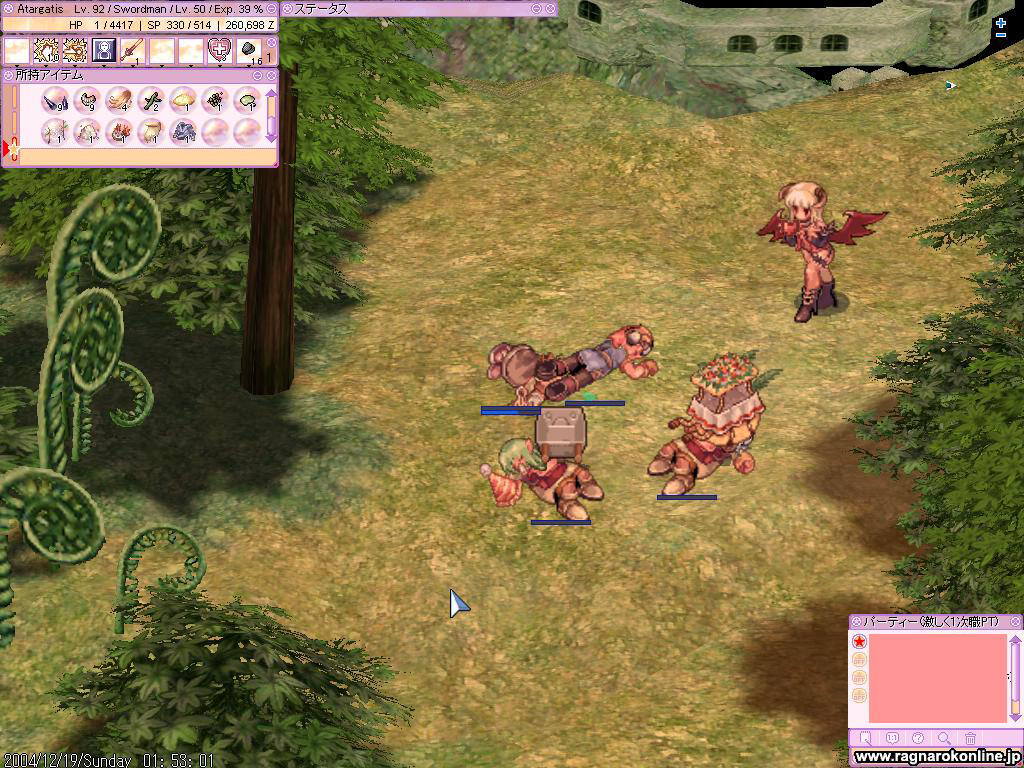
Task: Select the green leaf inventory item
Action: (244, 100)
